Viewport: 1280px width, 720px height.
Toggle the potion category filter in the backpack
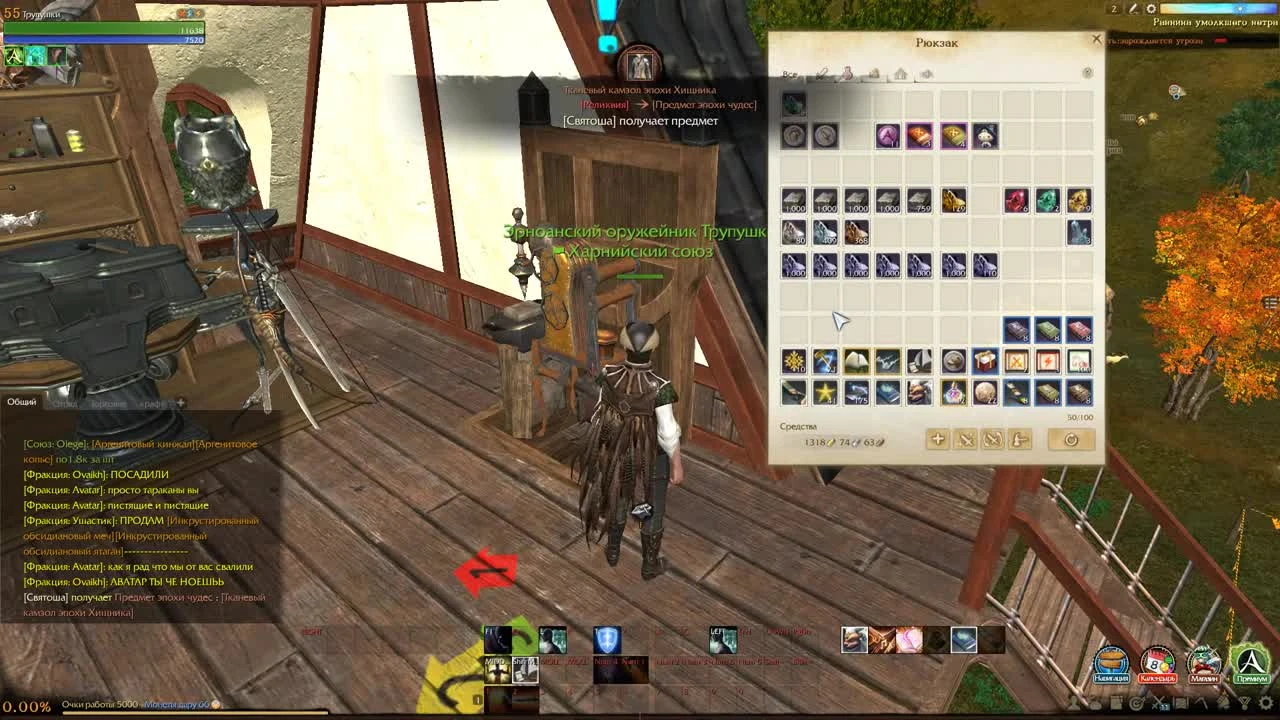coord(847,72)
